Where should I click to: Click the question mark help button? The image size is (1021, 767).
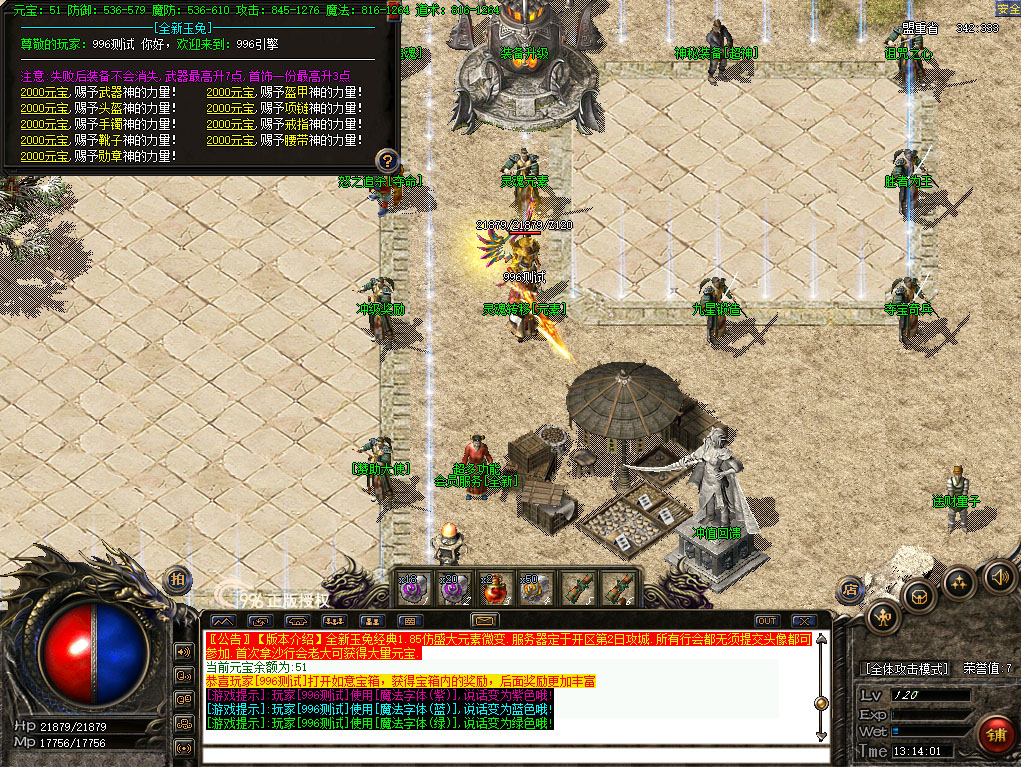pos(387,160)
